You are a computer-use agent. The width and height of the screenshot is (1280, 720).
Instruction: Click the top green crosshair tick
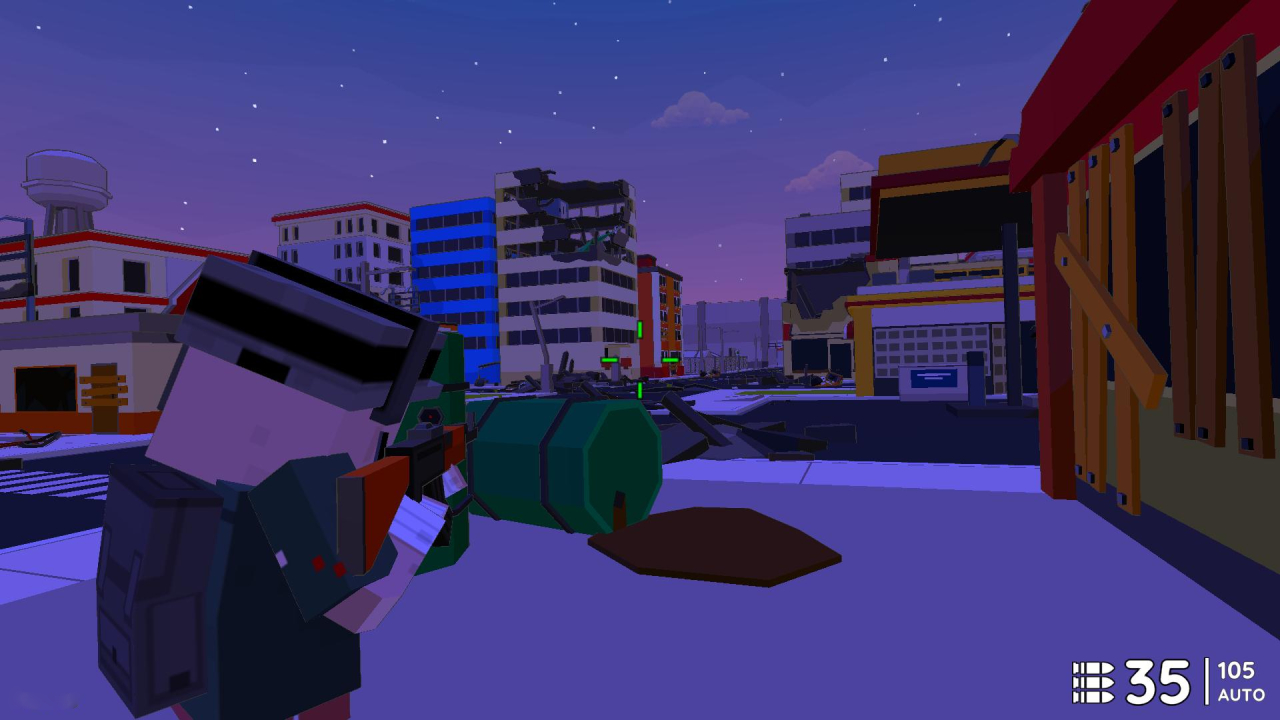(x=640, y=328)
